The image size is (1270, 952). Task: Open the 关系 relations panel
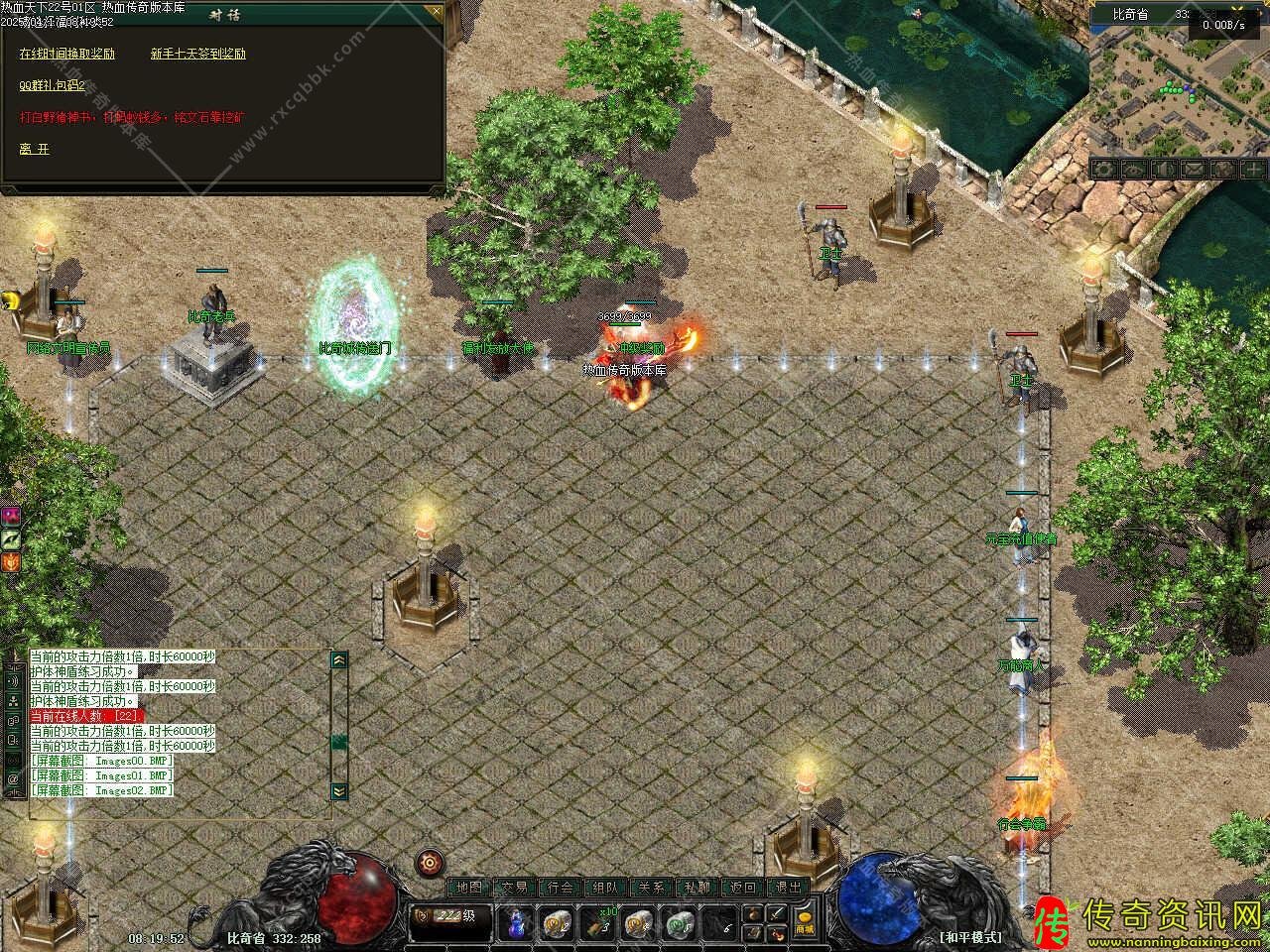coord(652,888)
